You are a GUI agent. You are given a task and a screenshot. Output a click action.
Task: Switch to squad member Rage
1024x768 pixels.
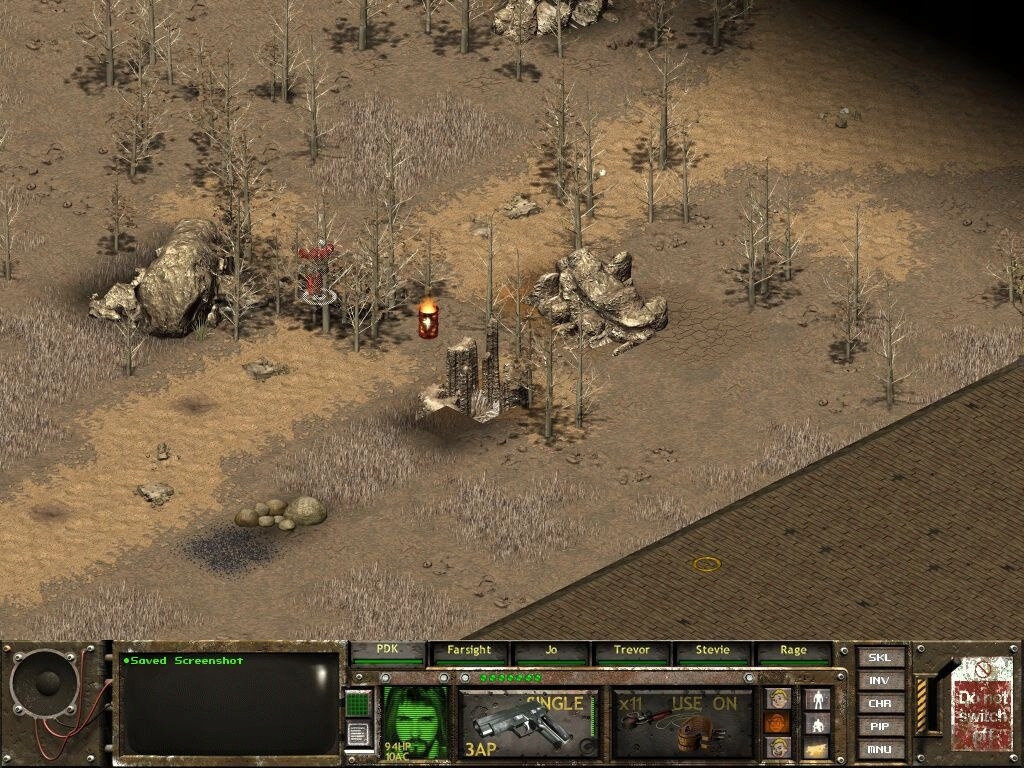[793, 651]
